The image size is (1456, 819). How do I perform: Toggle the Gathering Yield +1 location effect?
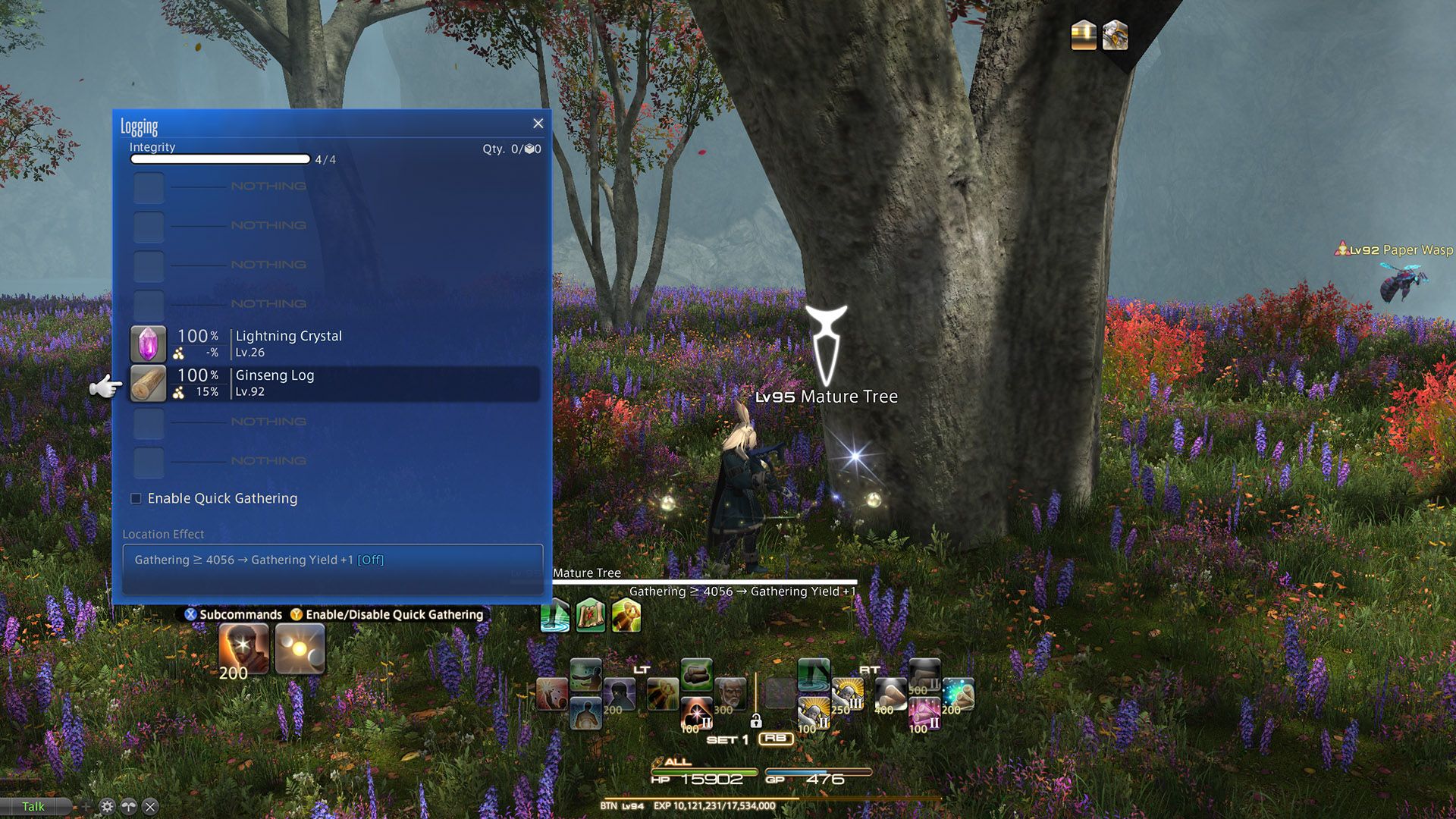[x=334, y=560]
